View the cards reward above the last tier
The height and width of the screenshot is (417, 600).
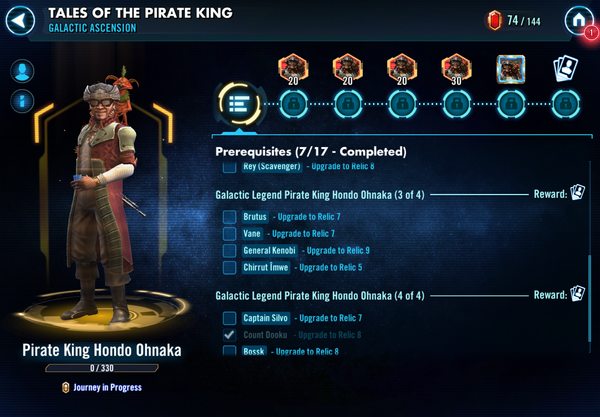tap(565, 68)
